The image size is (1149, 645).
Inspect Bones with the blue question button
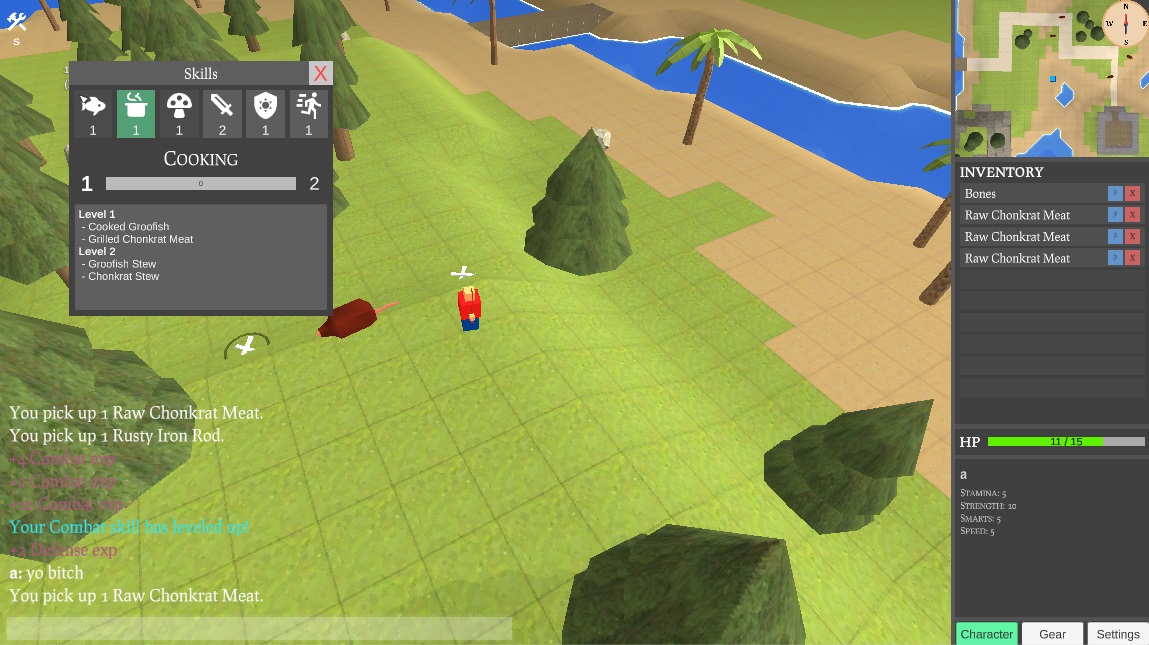point(1115,194)
